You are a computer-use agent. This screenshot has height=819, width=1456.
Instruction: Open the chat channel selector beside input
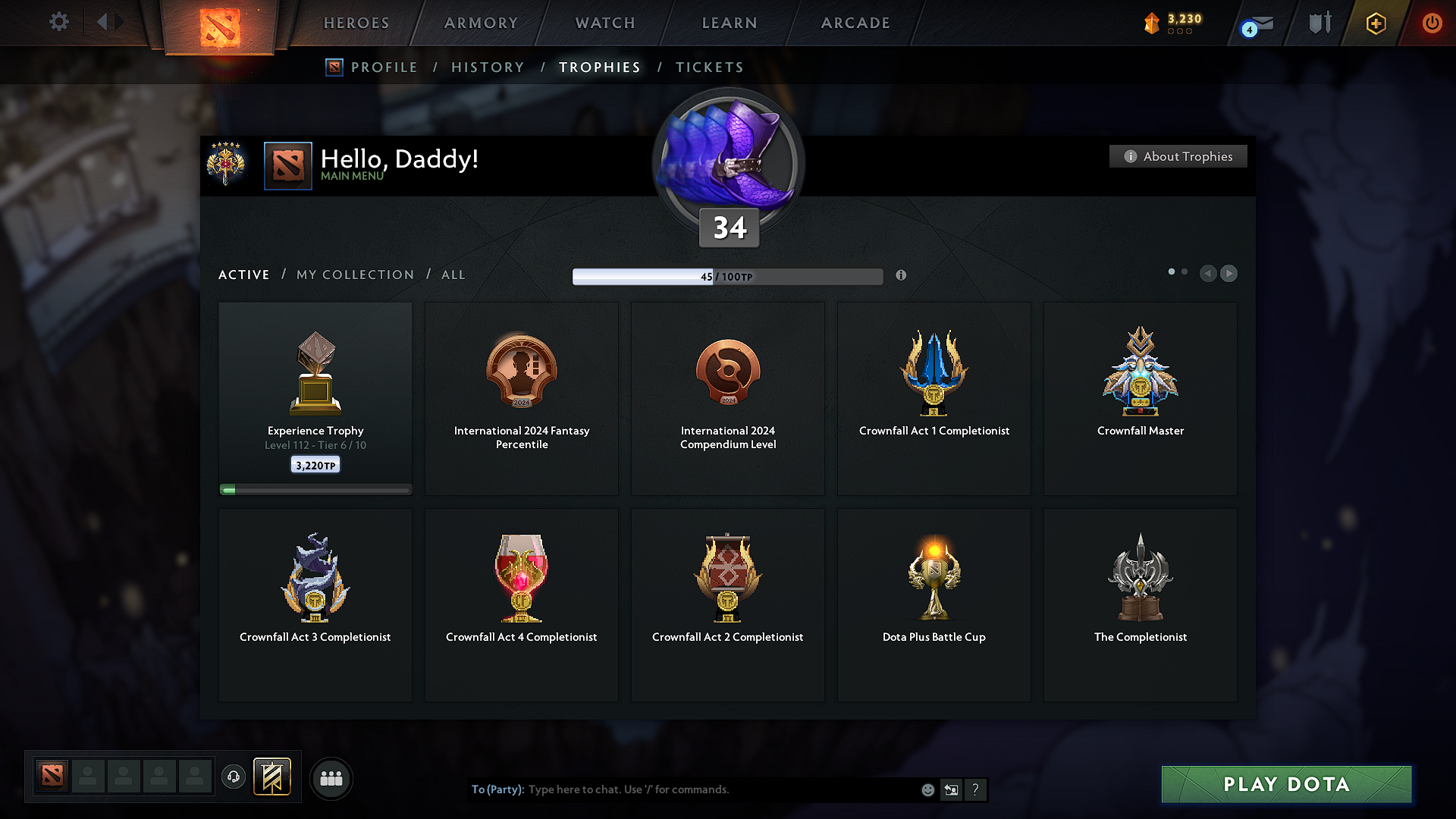(952, 789)
